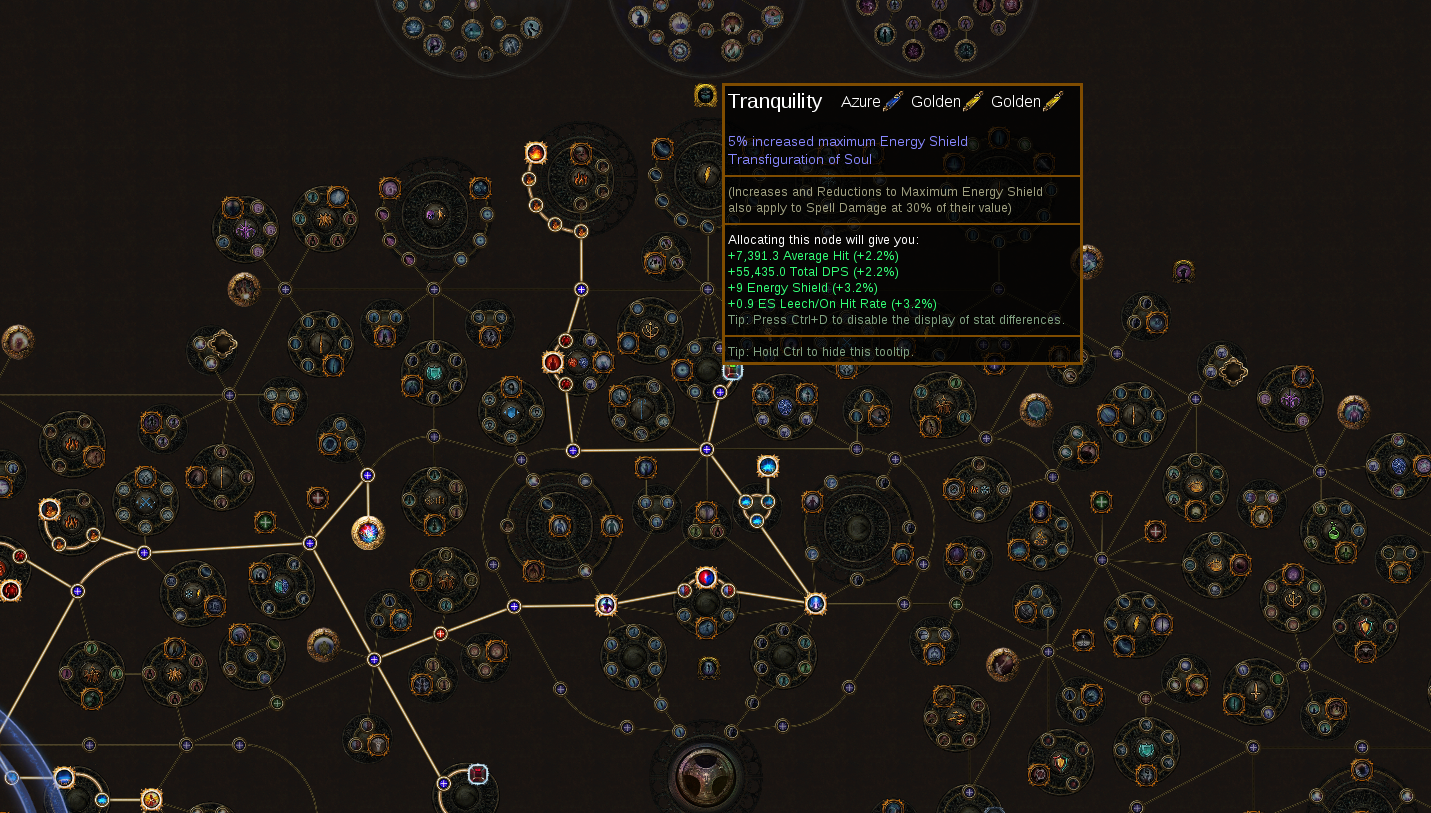Click the allocated blue orb notable below it
The image size is (1431, 813).
coord(815,604)
